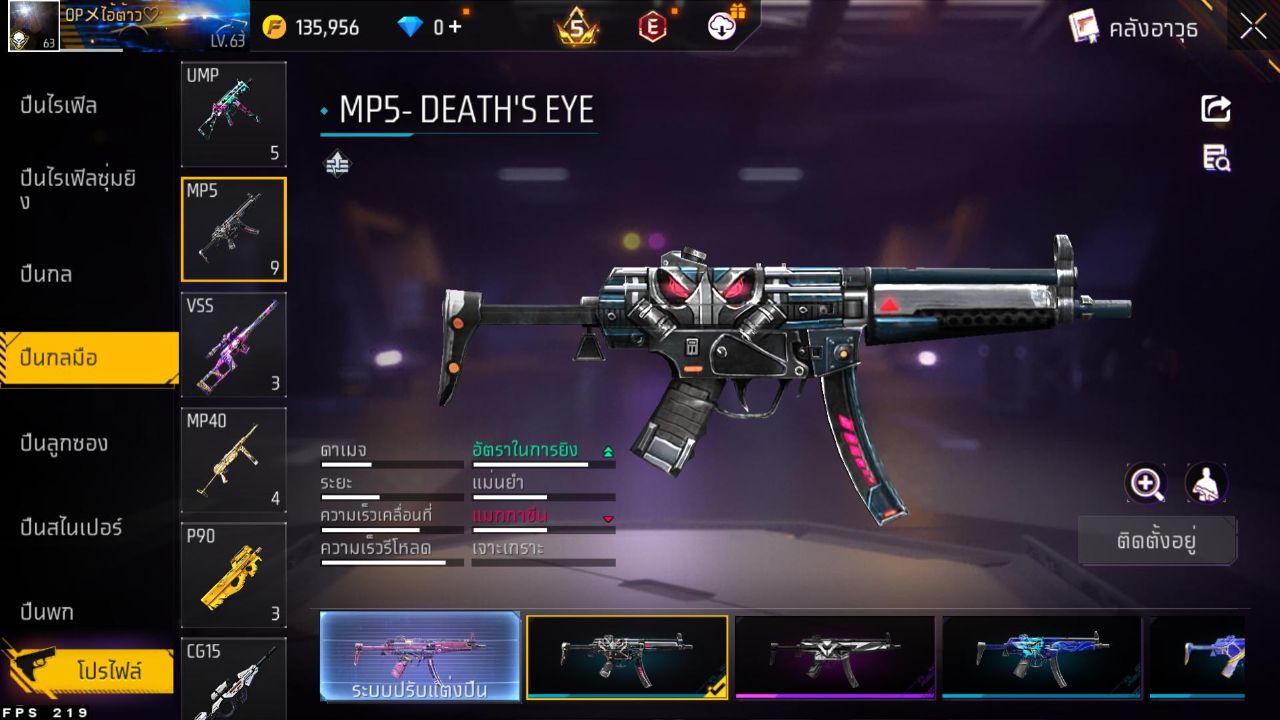Click the red E badge icon at top

pyautogui.click(x=653, y=27)
